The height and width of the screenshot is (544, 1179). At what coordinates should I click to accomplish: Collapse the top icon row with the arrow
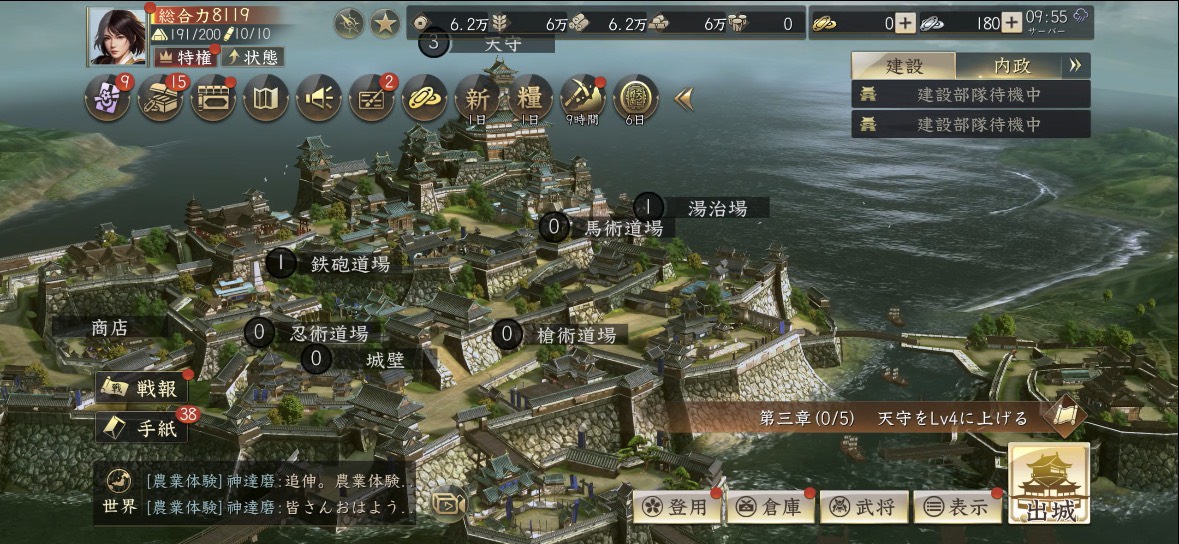click(684, 98)
